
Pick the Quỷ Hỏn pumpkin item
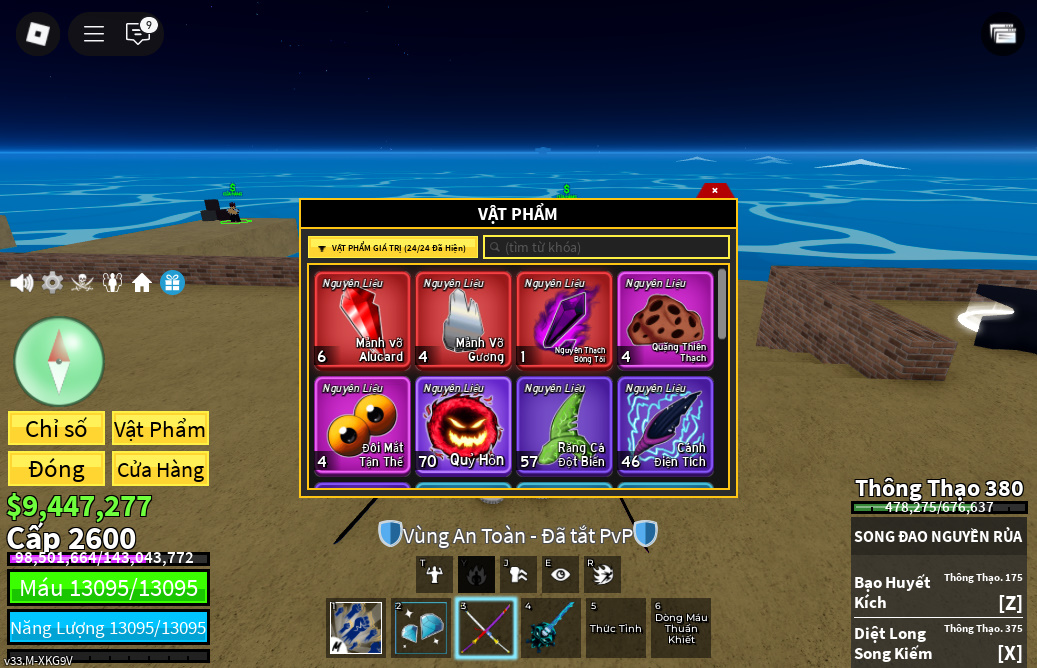[x=463, y=424]
